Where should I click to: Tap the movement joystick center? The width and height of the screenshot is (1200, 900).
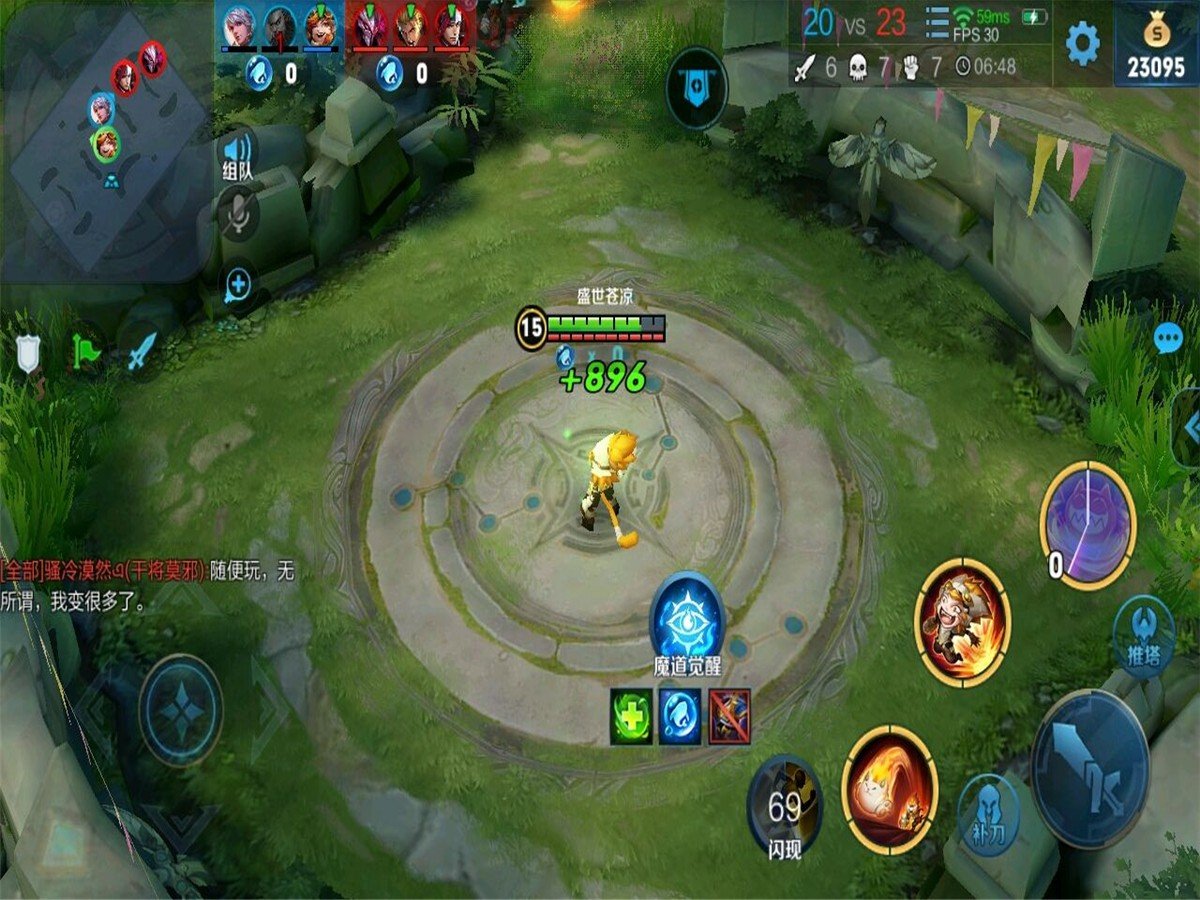(181, 710)
